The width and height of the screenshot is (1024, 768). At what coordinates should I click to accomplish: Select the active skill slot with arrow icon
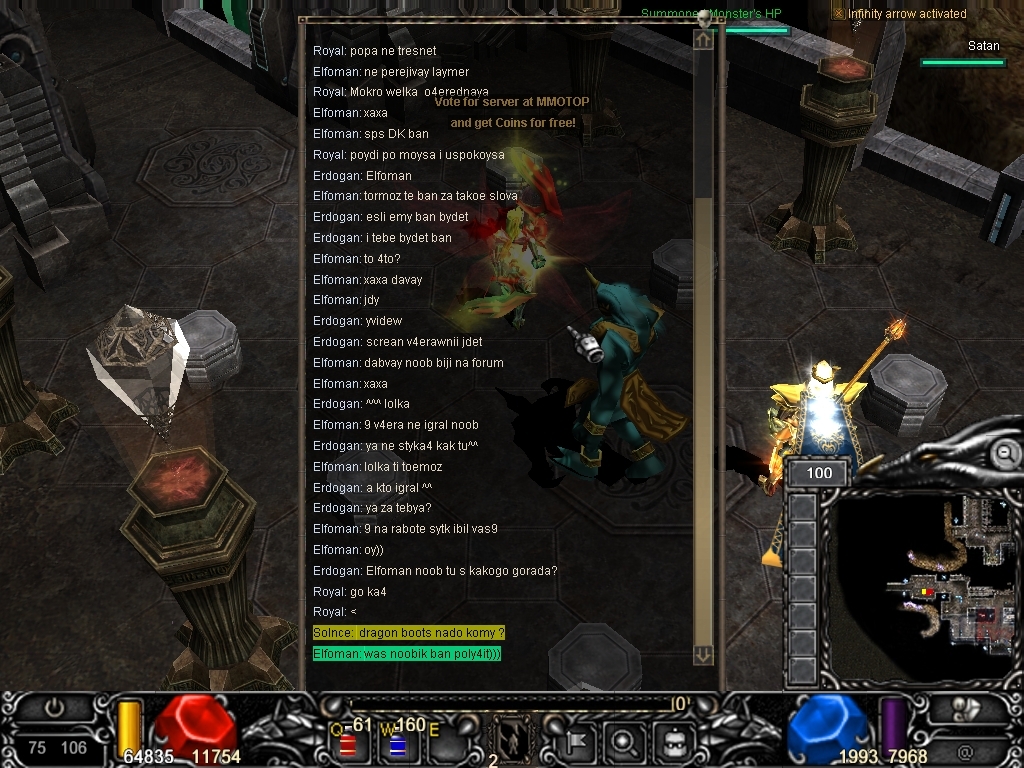pos(511,741)
